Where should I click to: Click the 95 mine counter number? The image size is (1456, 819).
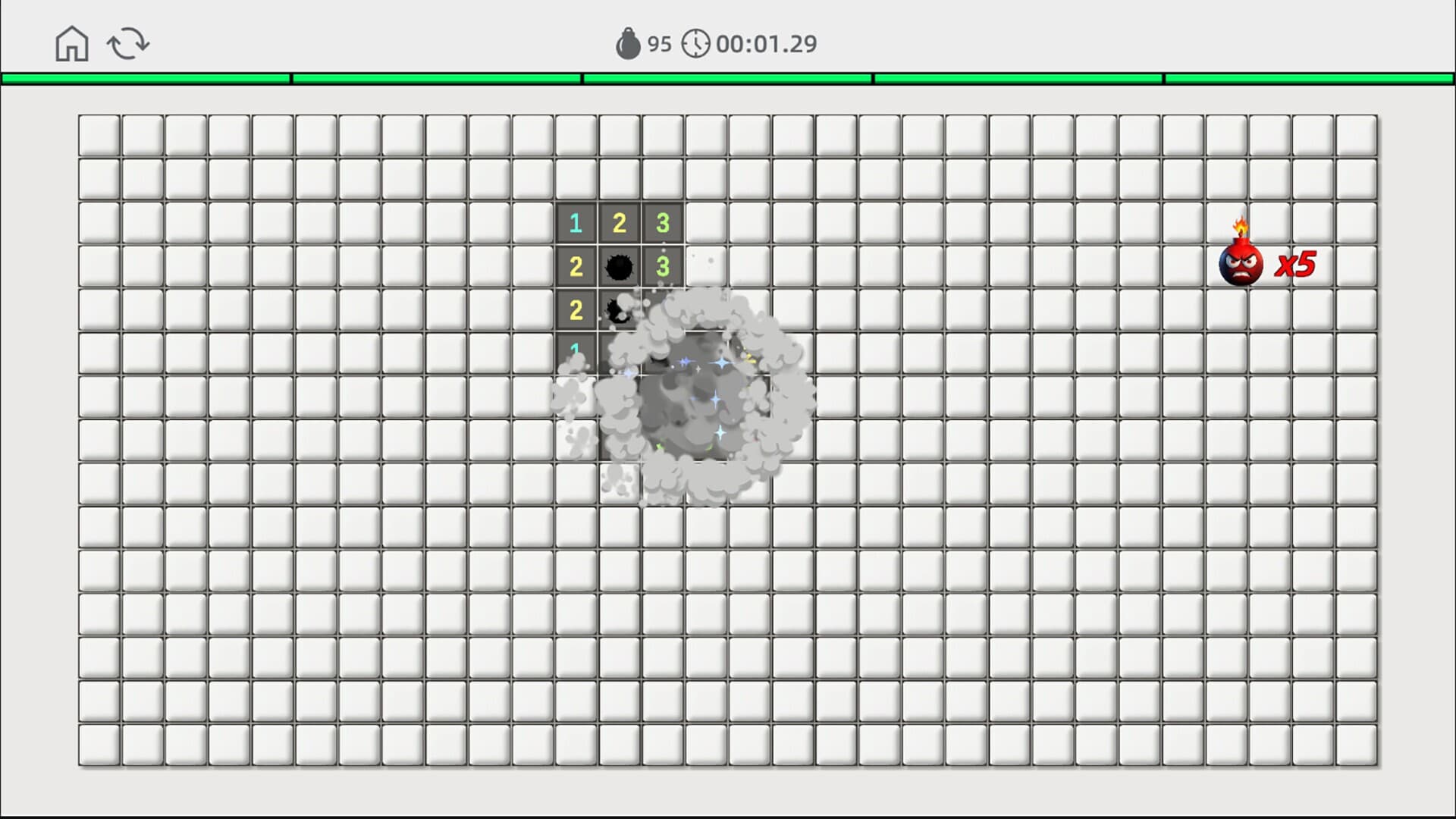click(x=658, y=43)
